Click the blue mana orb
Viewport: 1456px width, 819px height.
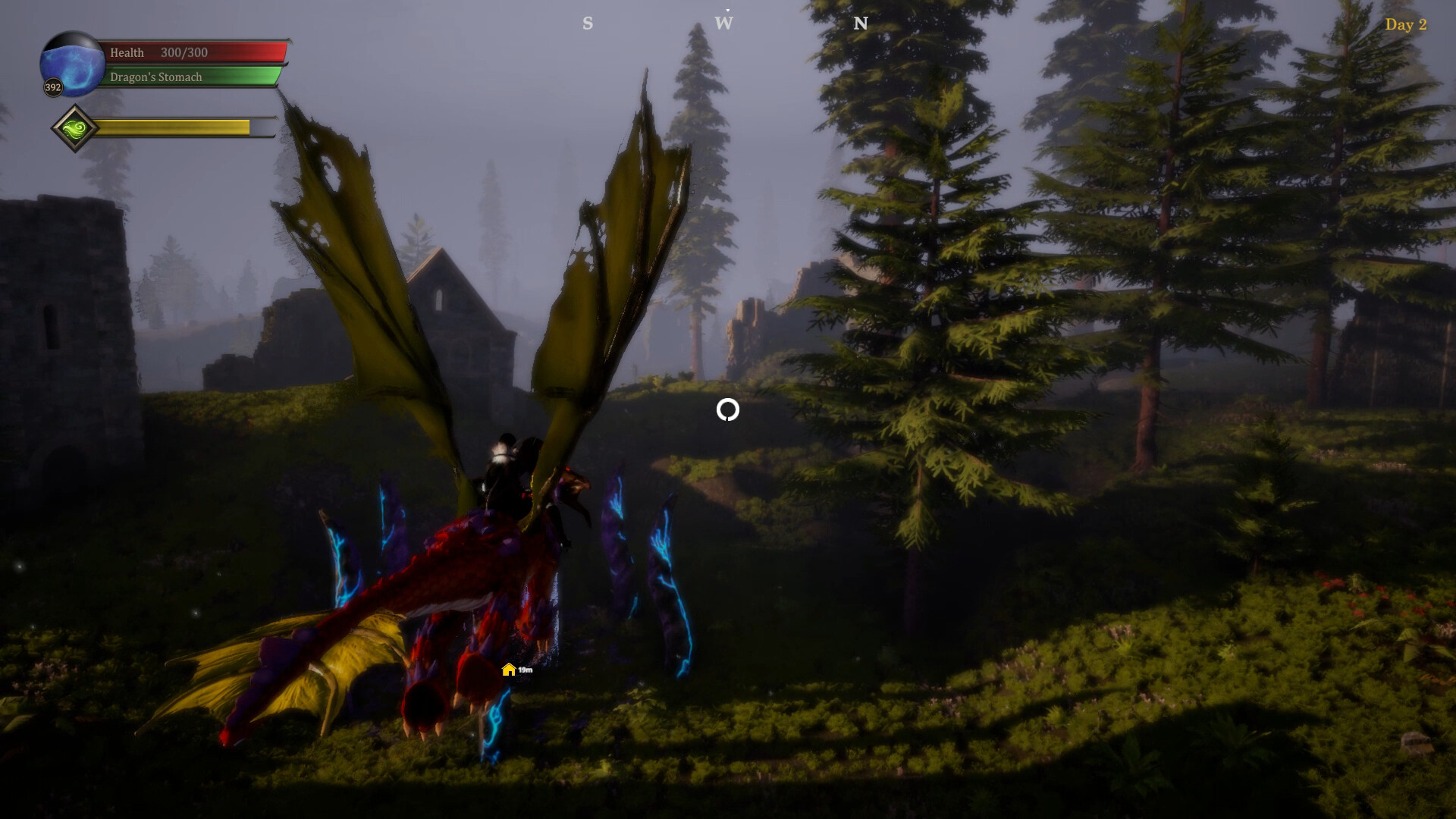tap(72, 67)
